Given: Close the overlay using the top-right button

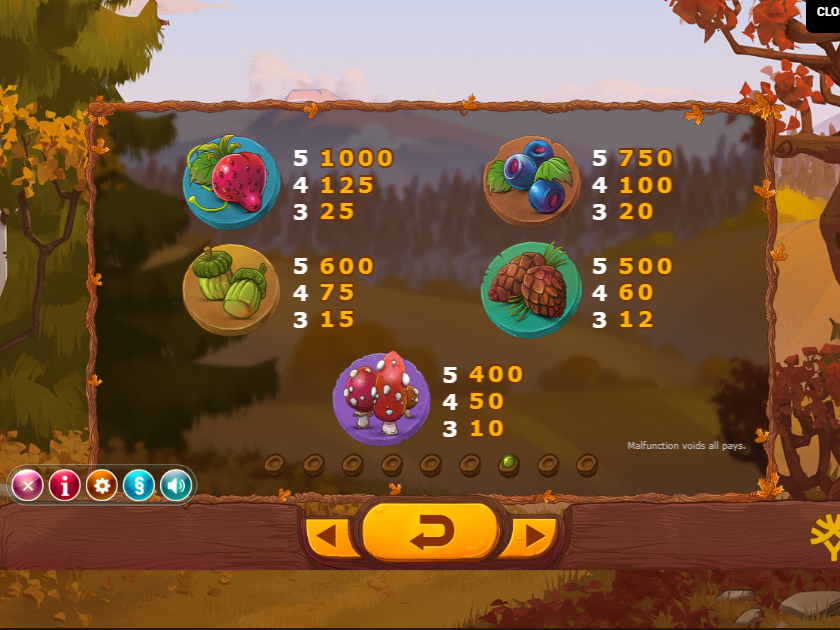Looking at the screenshot, I should pyautogui.click(x=824, y=13).
